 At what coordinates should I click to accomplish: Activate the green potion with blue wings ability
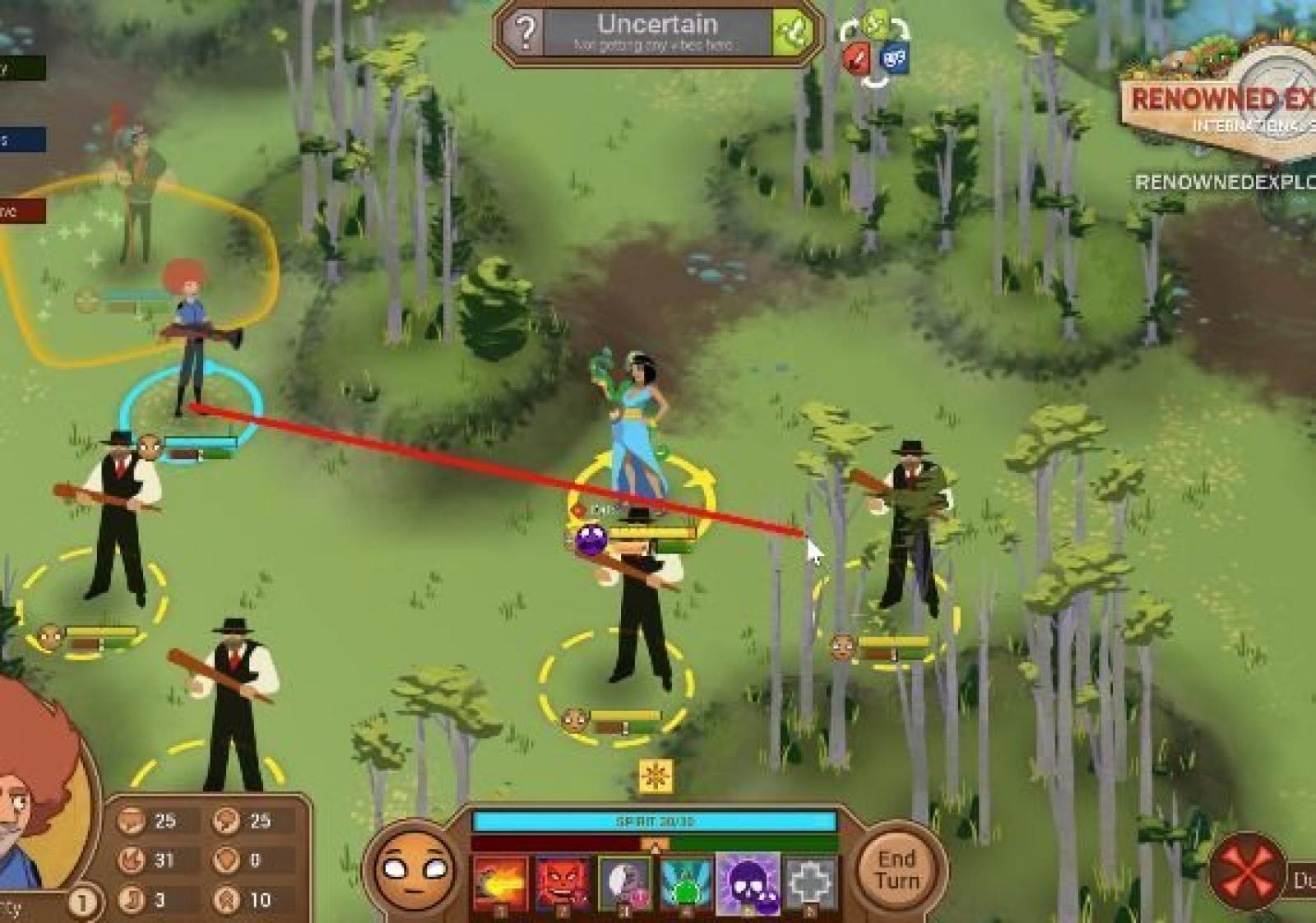686,884
